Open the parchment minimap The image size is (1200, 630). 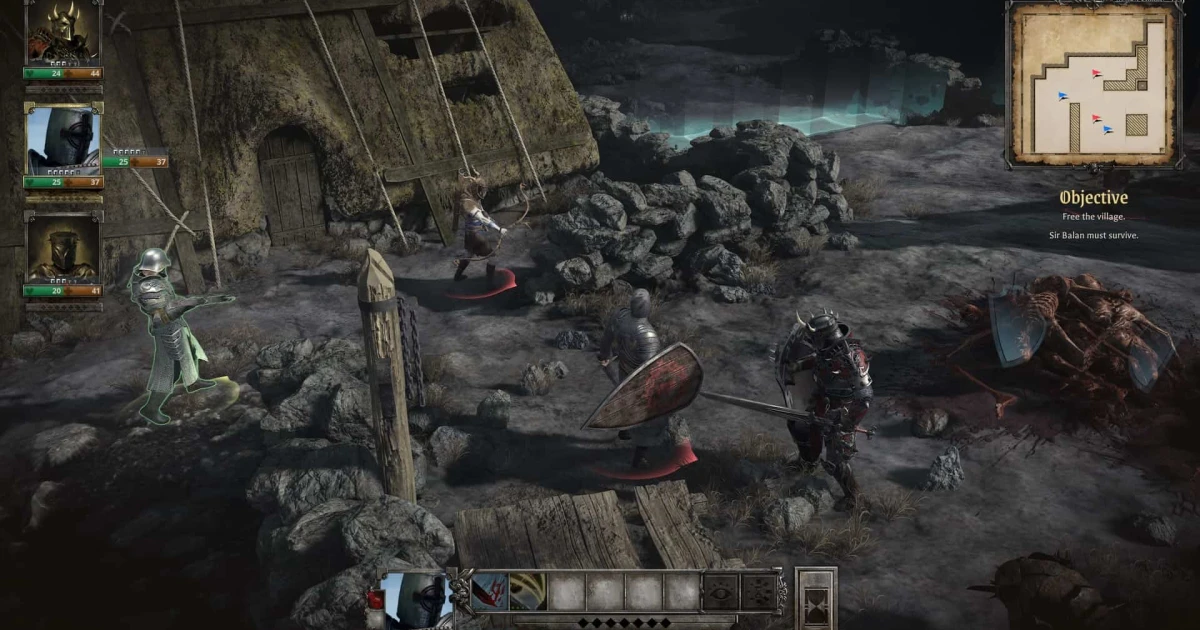point(1091,82)
